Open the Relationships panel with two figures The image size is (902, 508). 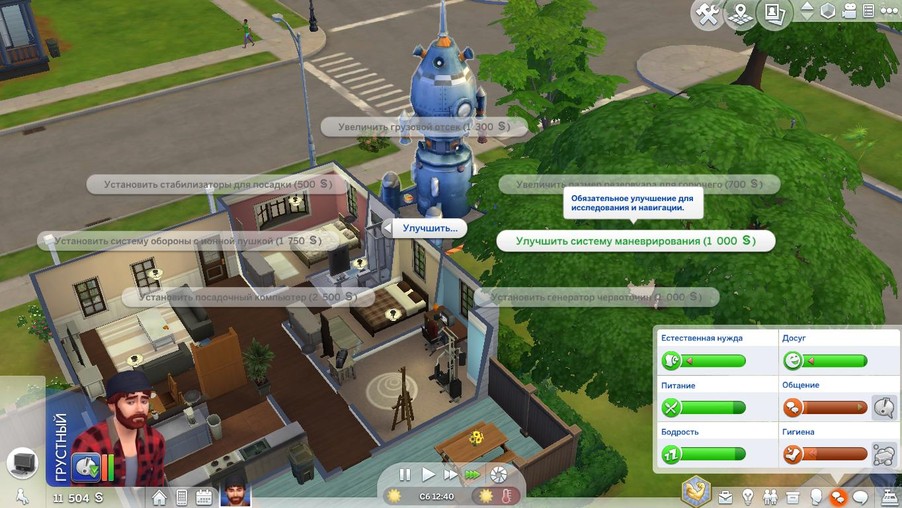coord(770,496)
